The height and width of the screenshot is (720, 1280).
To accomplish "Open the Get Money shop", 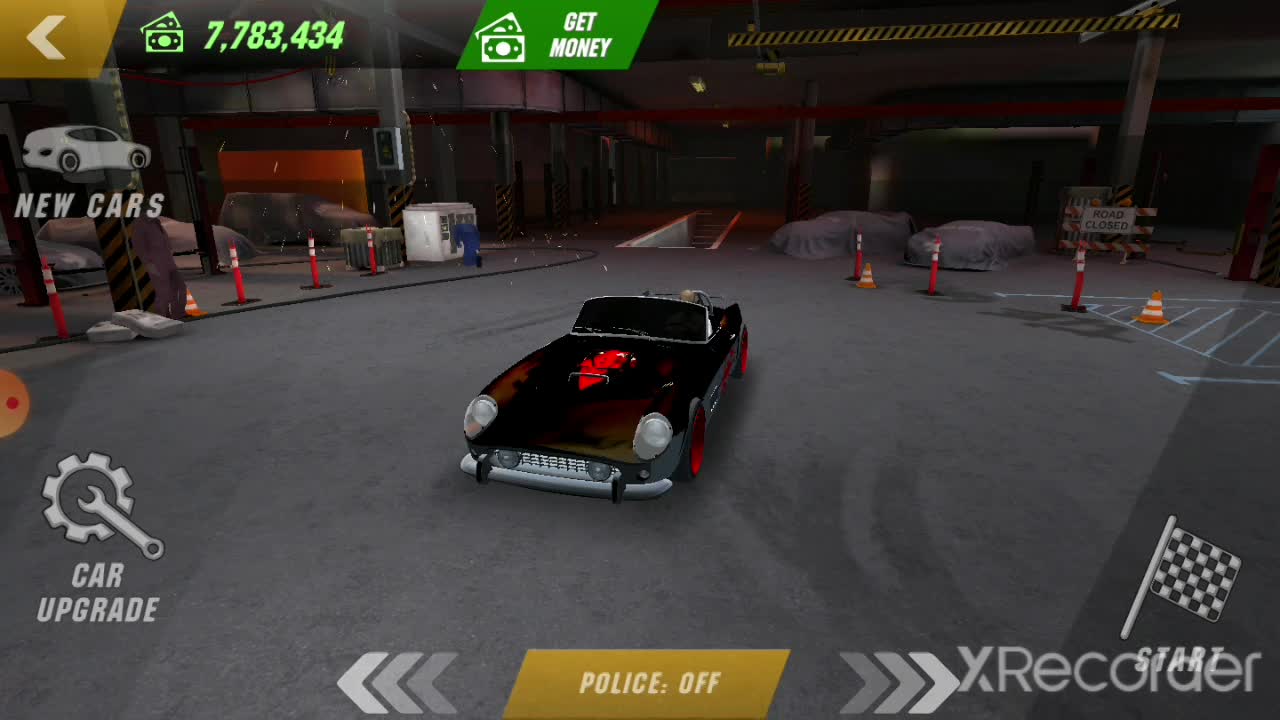I will (556, 35).
